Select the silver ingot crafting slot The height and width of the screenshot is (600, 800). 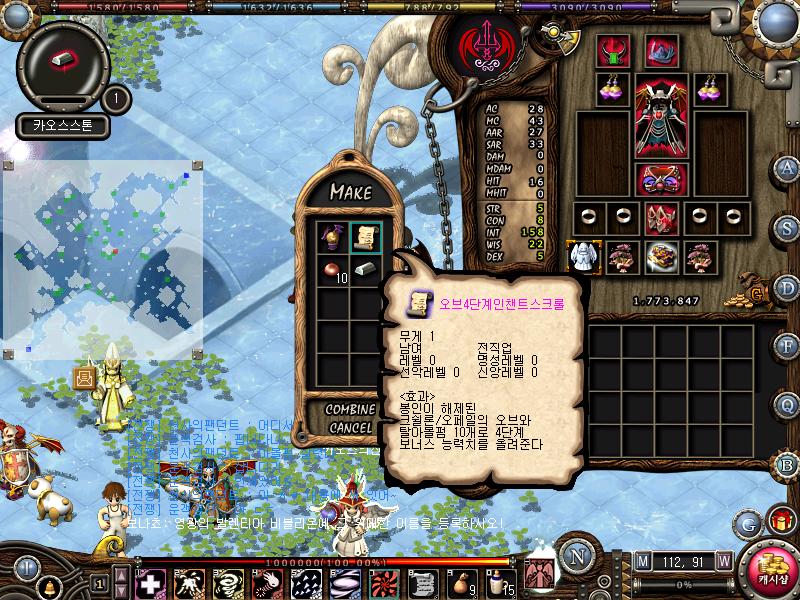[365, 270]
